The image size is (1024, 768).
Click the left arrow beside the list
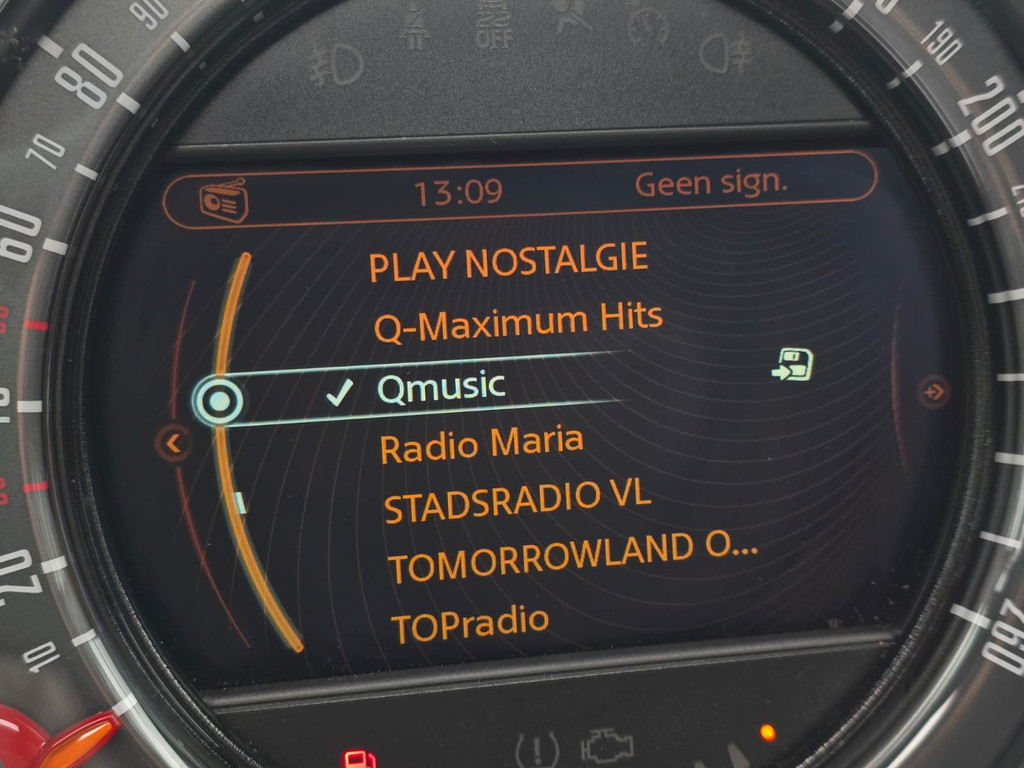pyautogui.click(x=175, y=441)
